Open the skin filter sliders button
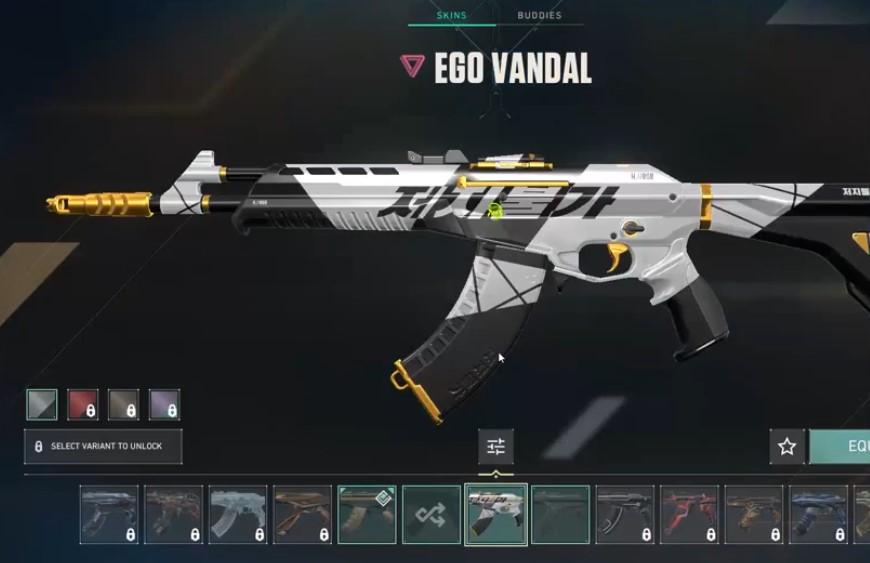 (x=496, y=446)
